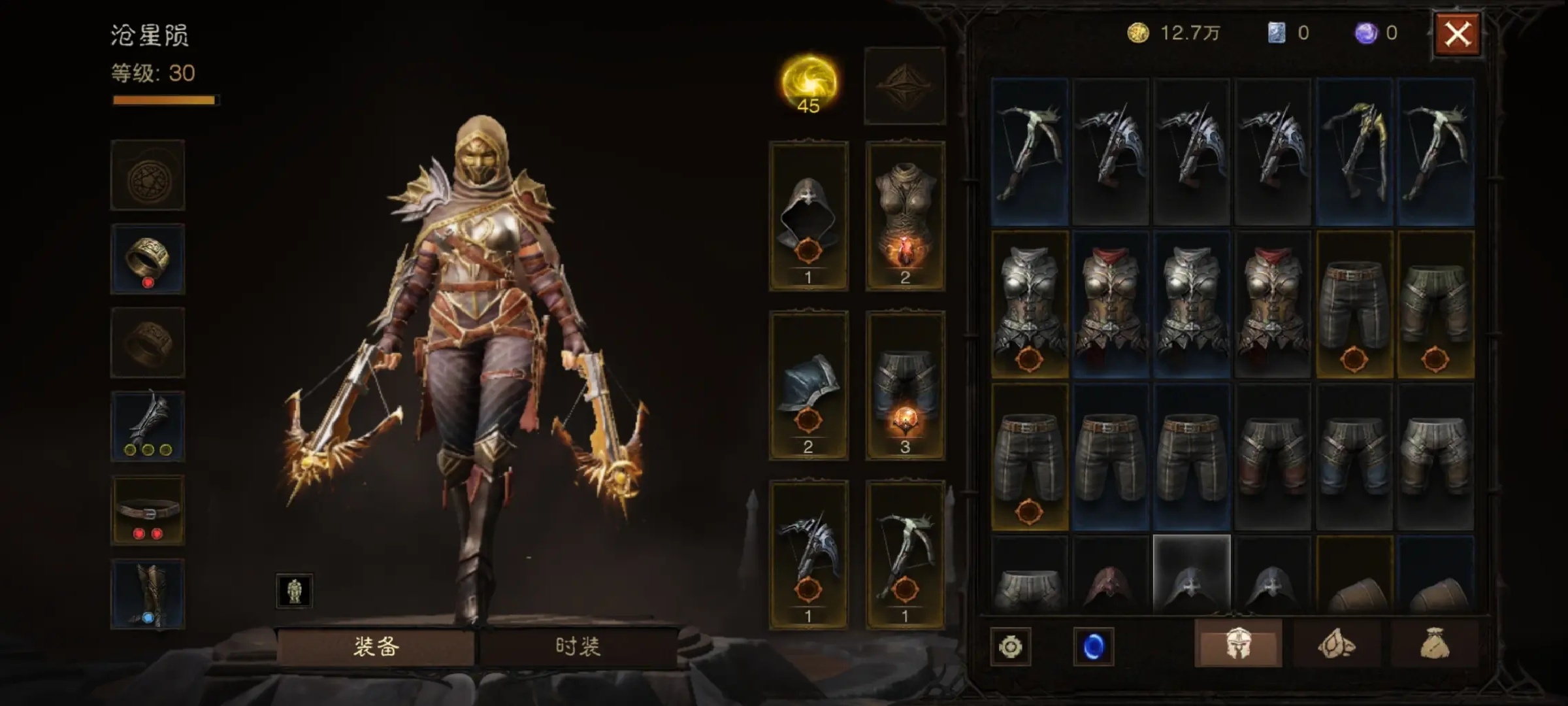Select the equipped gauntlet with three green sockets

click(148, 426)
